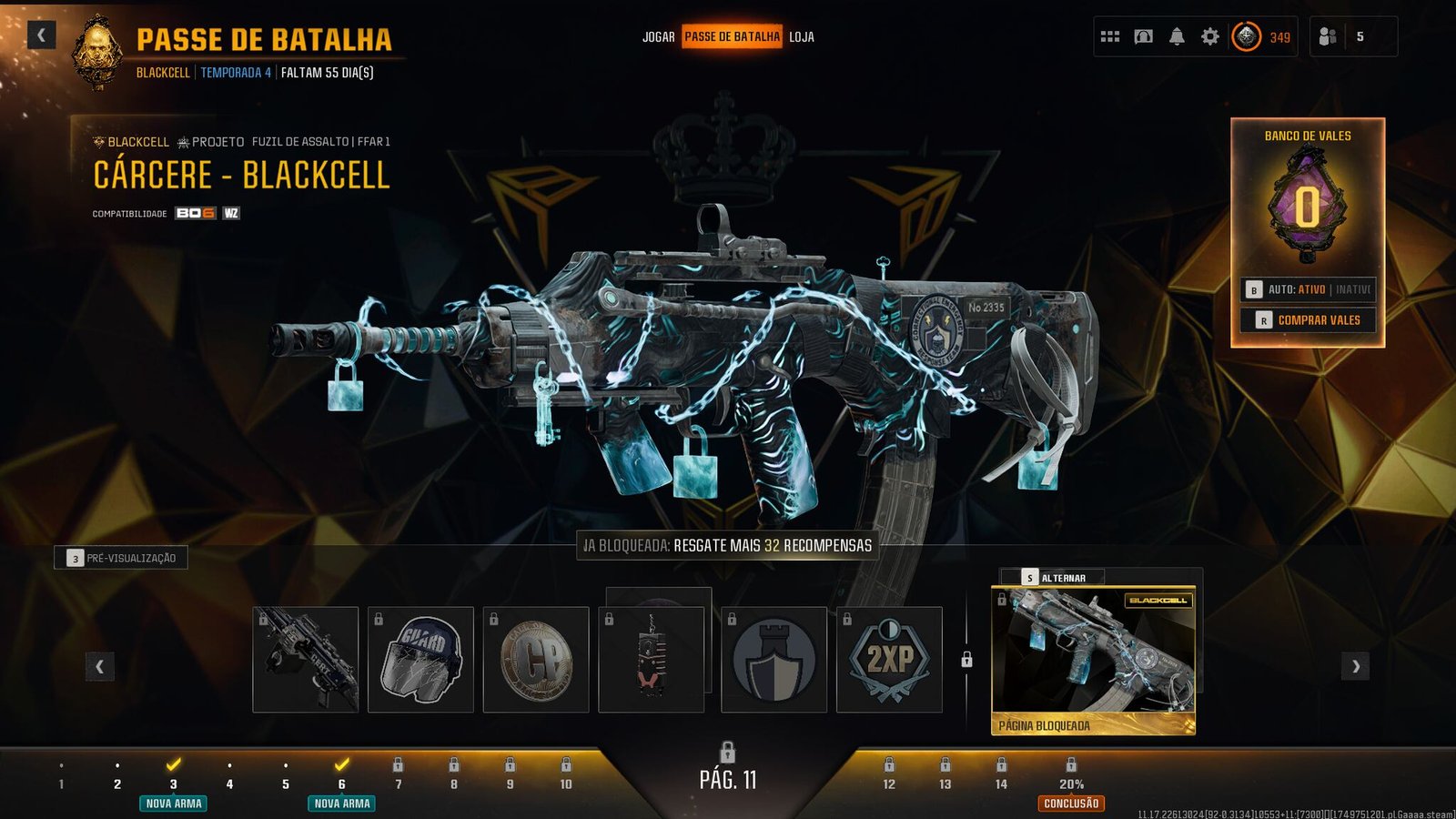Switch to the Jogar tab
This screenshot has width=1456, height=819.
(658, 37)
